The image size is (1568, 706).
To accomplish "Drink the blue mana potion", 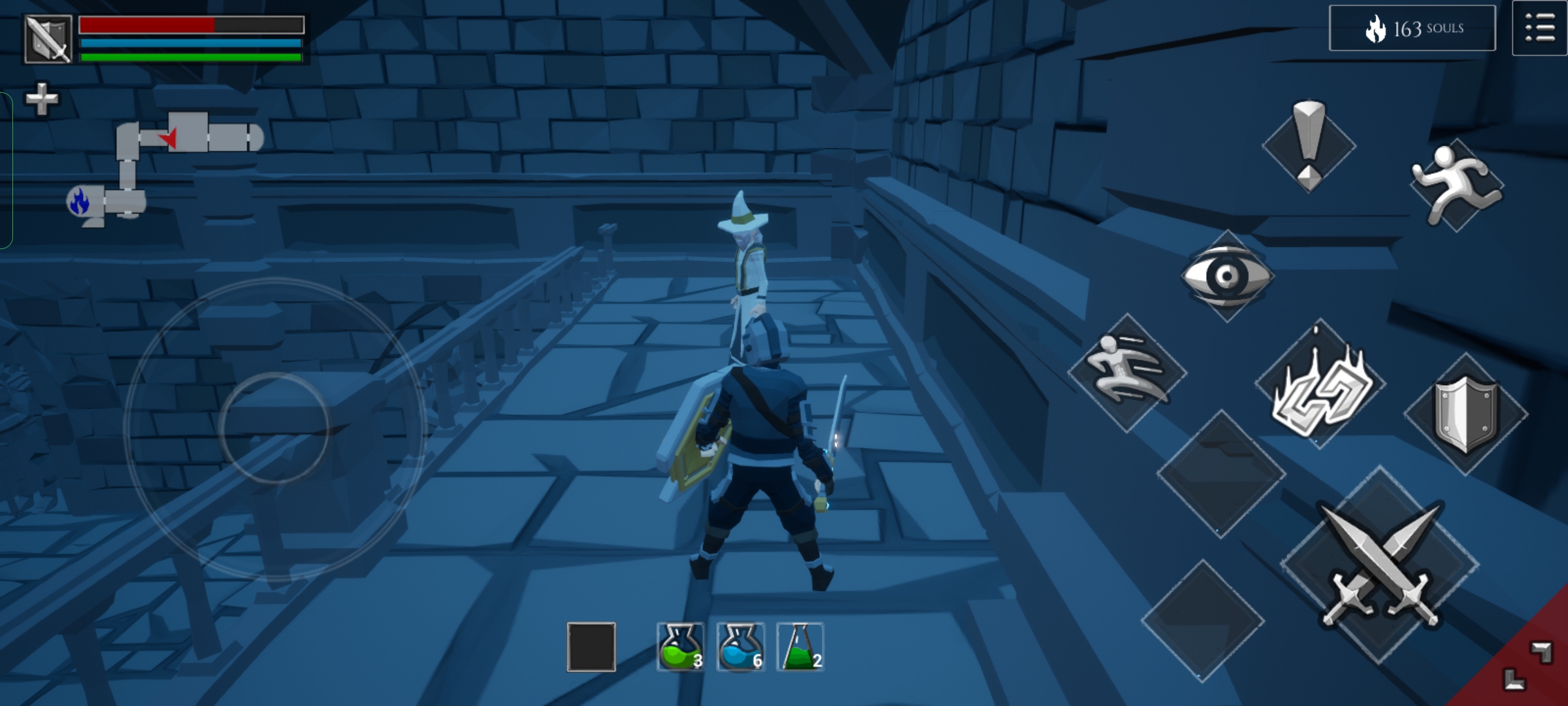I will [x=740, y=647].
